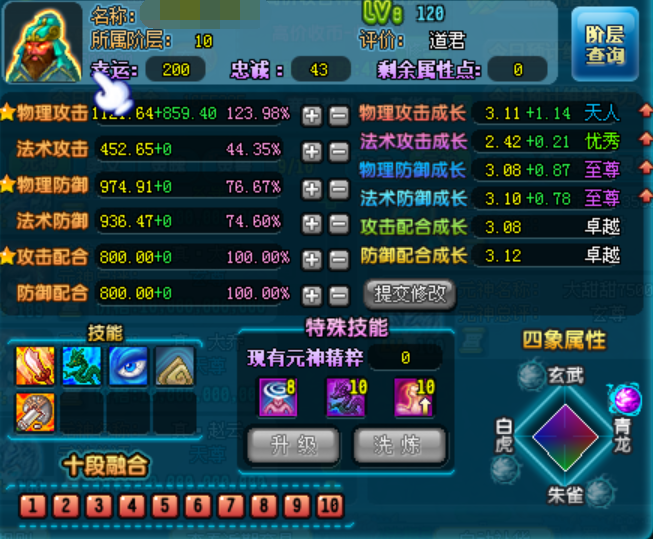Choose fusion stage 10 under 十段融合

[330, 505]
